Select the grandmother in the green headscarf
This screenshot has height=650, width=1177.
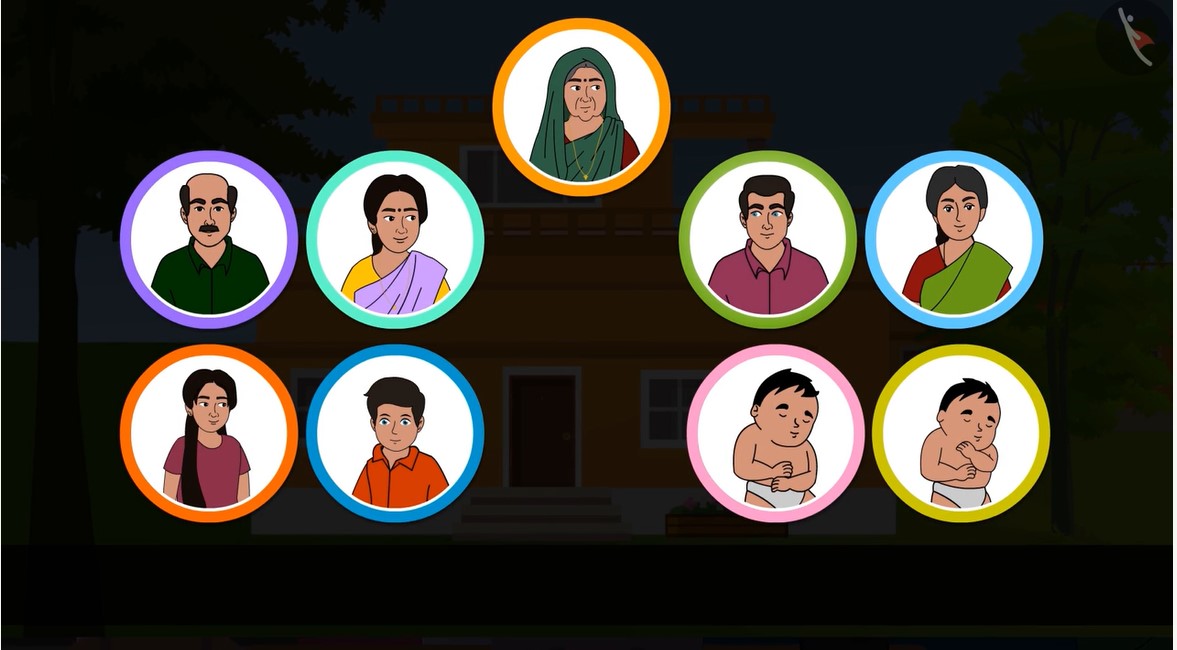pyautogui.click(x=581, y=107)
